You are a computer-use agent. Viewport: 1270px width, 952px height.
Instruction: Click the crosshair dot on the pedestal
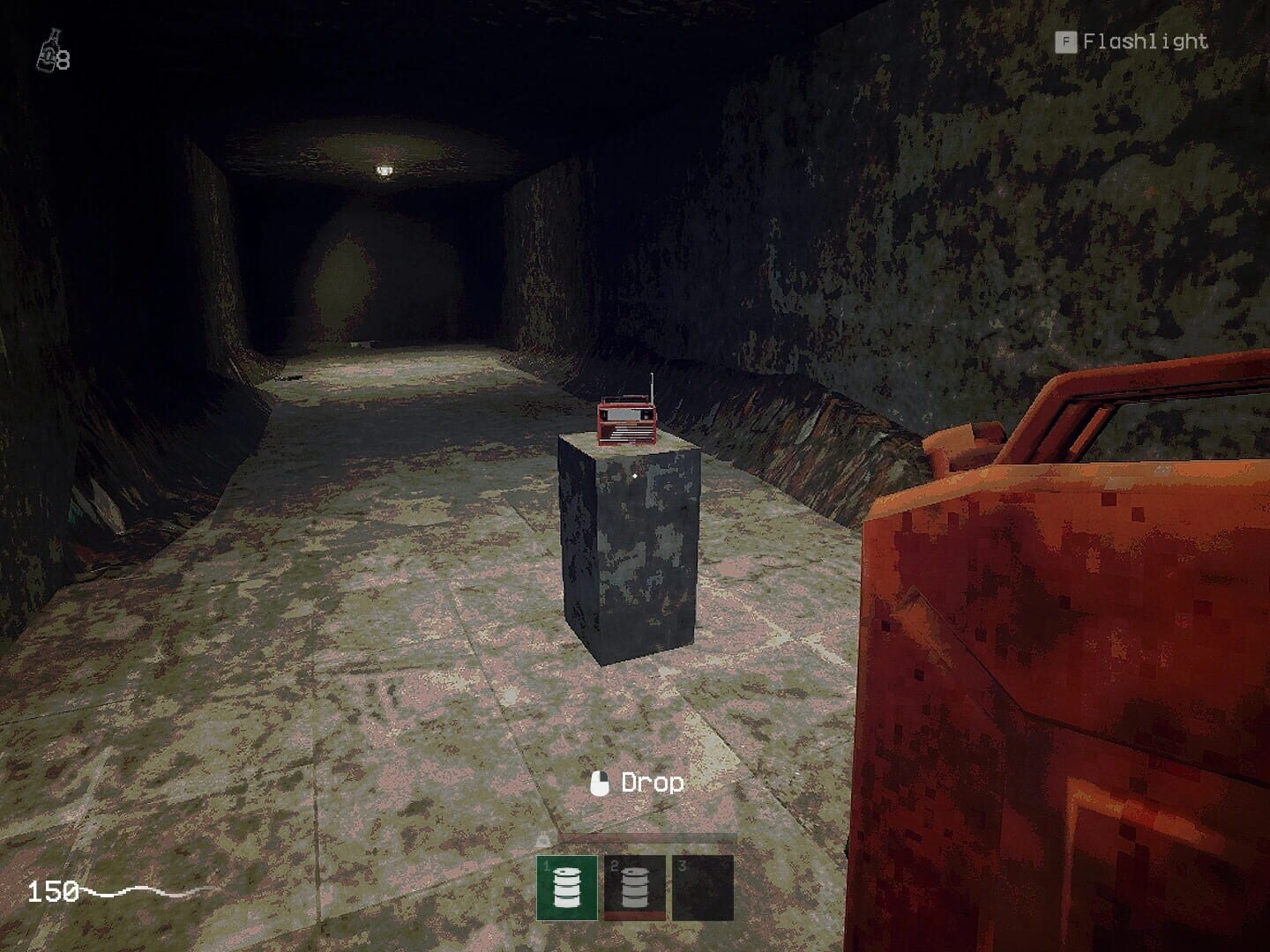click(x=636, y=474)
